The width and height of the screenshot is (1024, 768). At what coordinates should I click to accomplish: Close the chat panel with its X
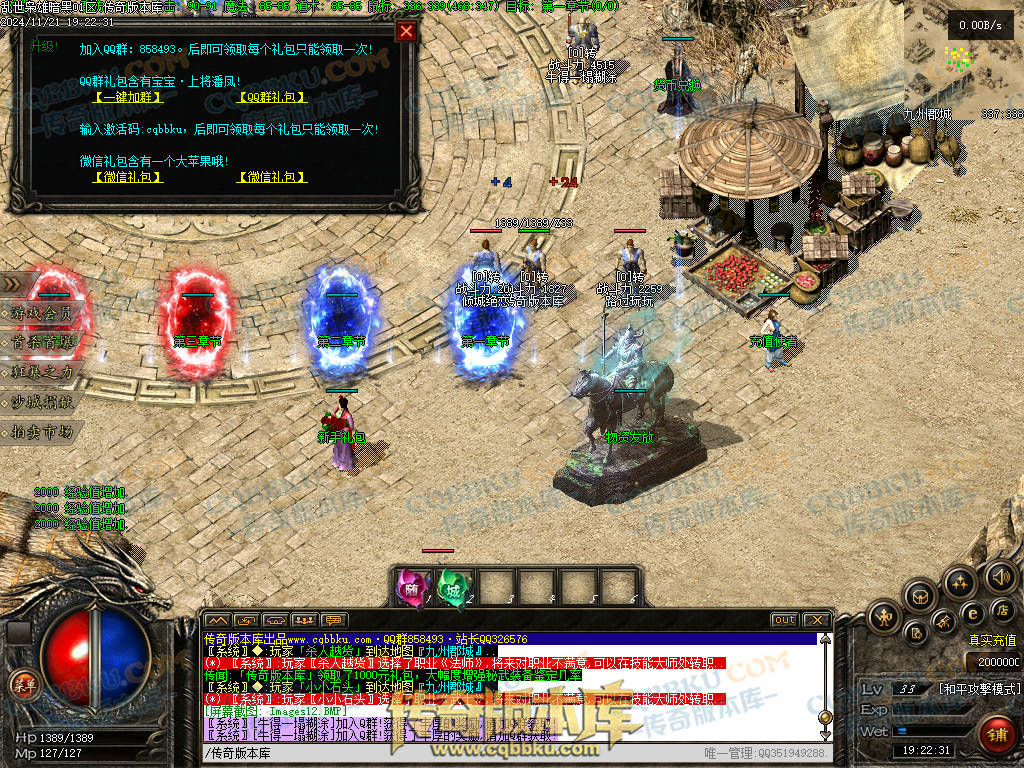pos(816,620)
